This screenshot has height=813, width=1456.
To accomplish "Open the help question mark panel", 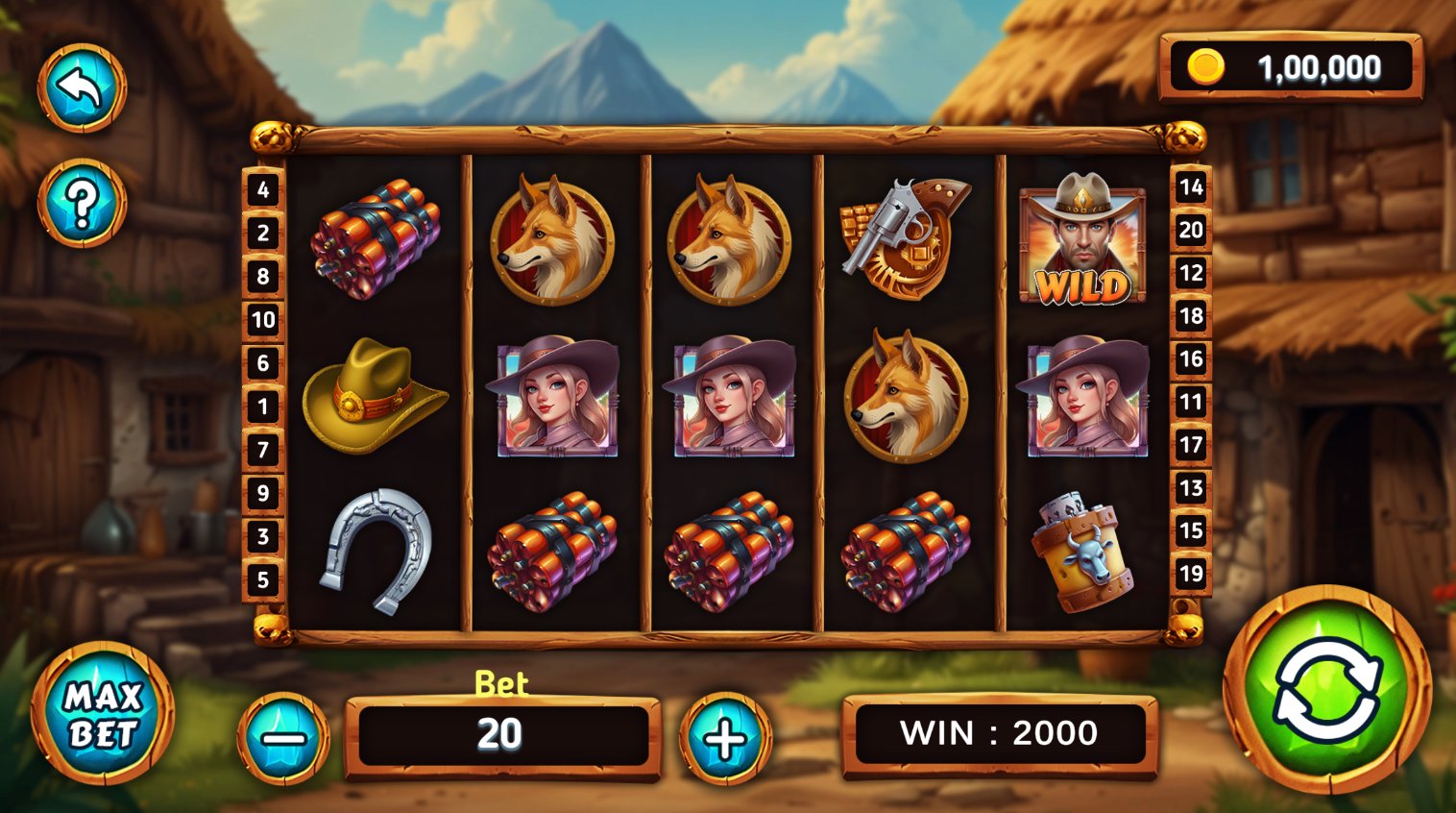I will tap(83, 202).
